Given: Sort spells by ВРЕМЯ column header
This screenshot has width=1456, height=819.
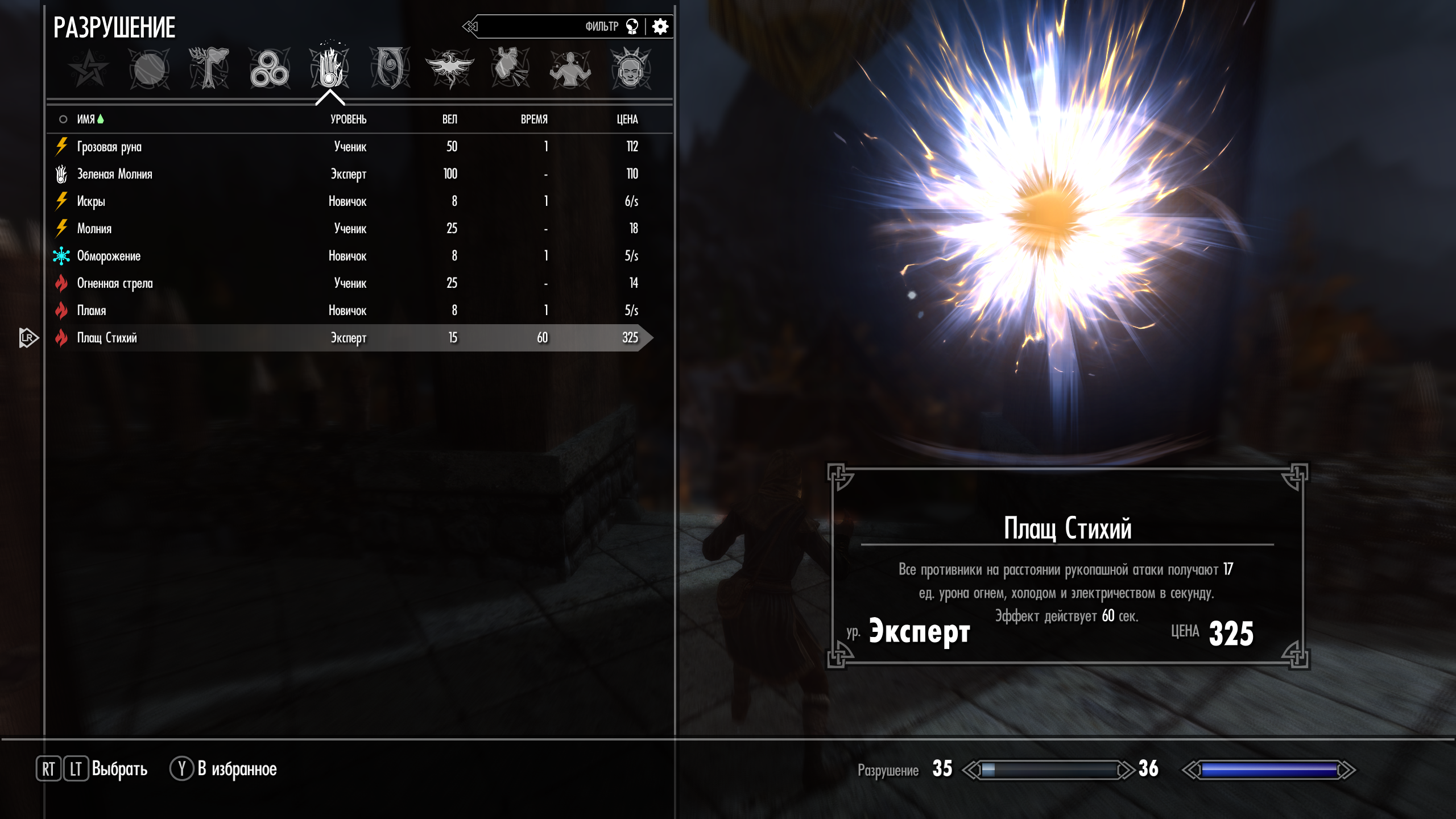Looking at the screenshot, I should [534, 119].
